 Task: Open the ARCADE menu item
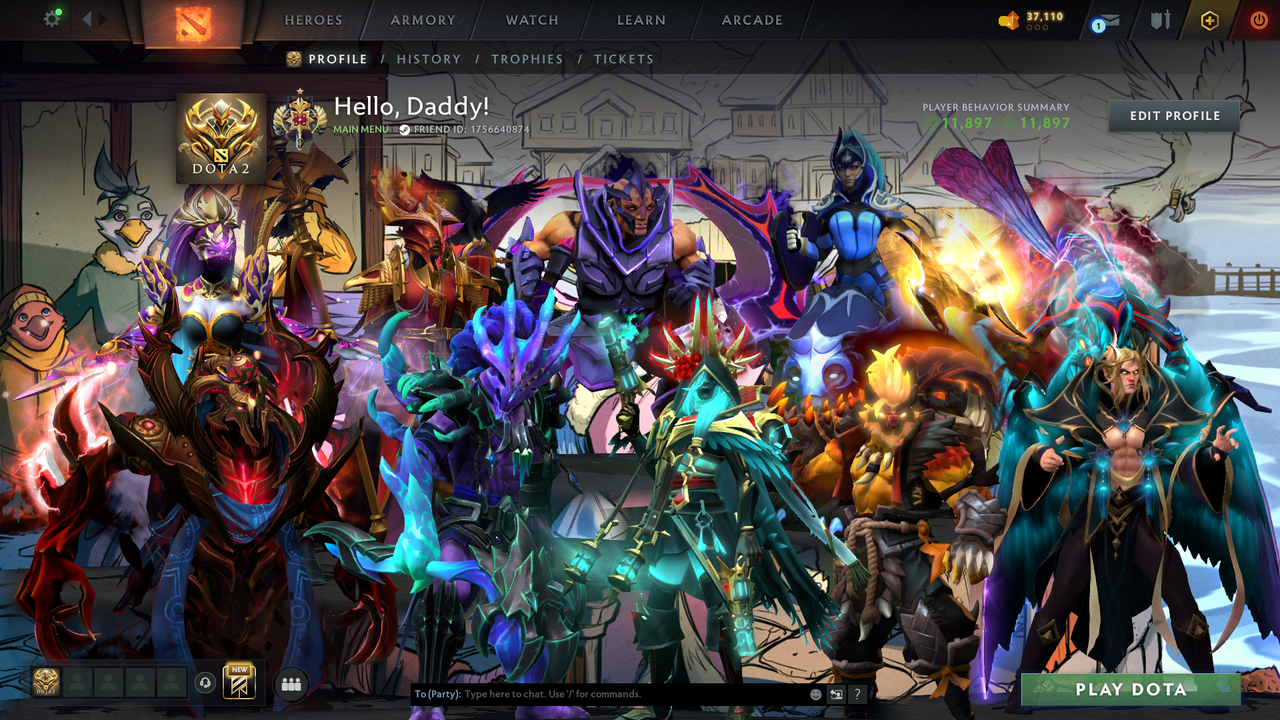[x=751, y=20]
